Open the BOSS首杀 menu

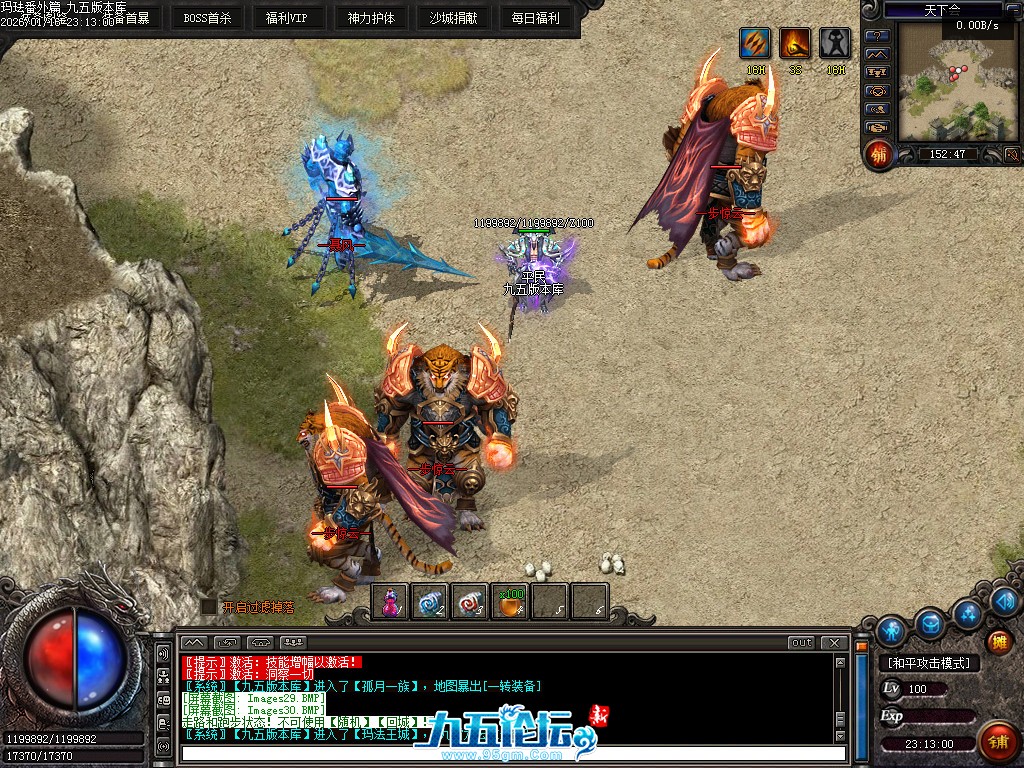209,17
